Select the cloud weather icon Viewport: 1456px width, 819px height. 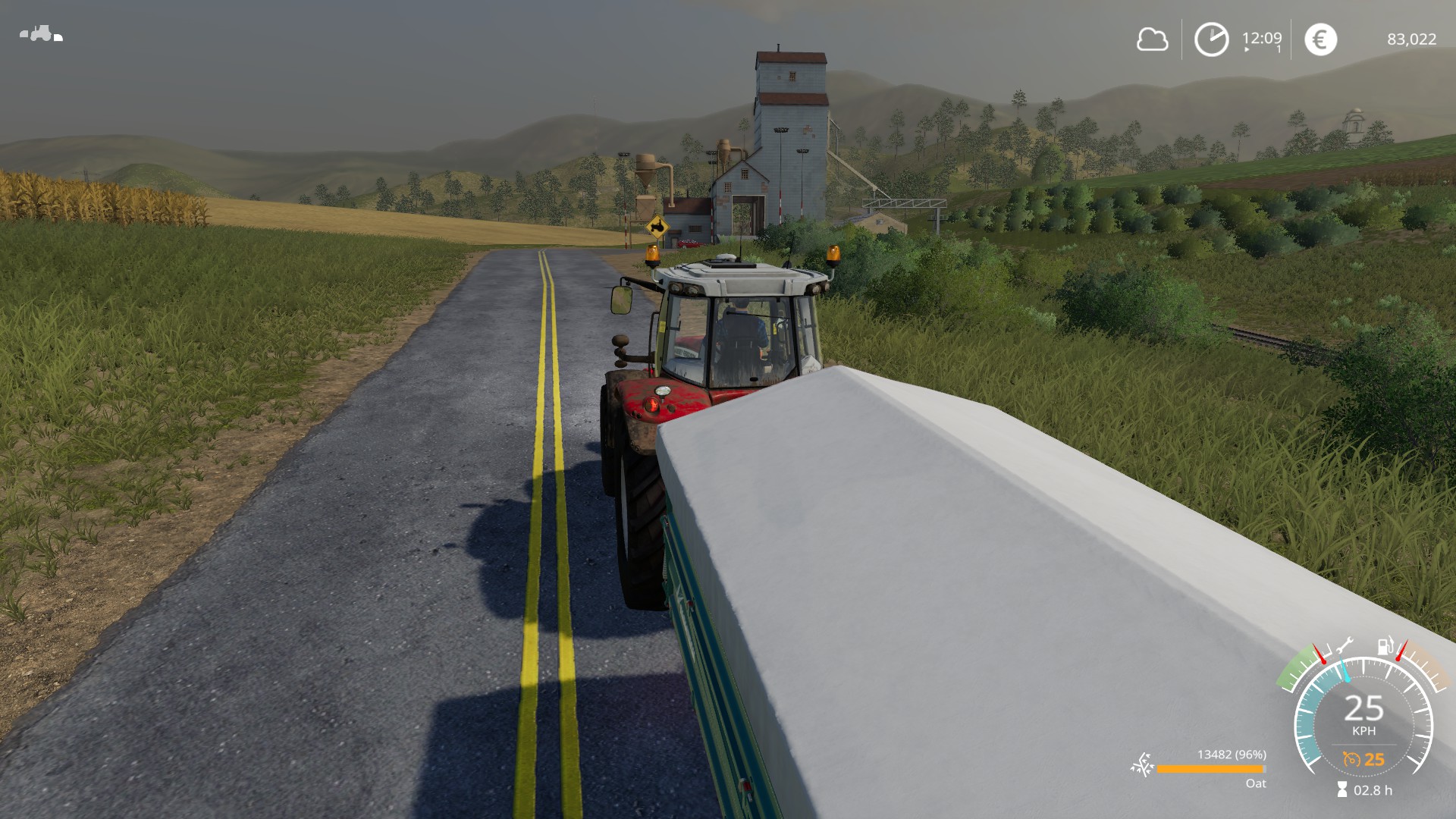point(1152,39)
